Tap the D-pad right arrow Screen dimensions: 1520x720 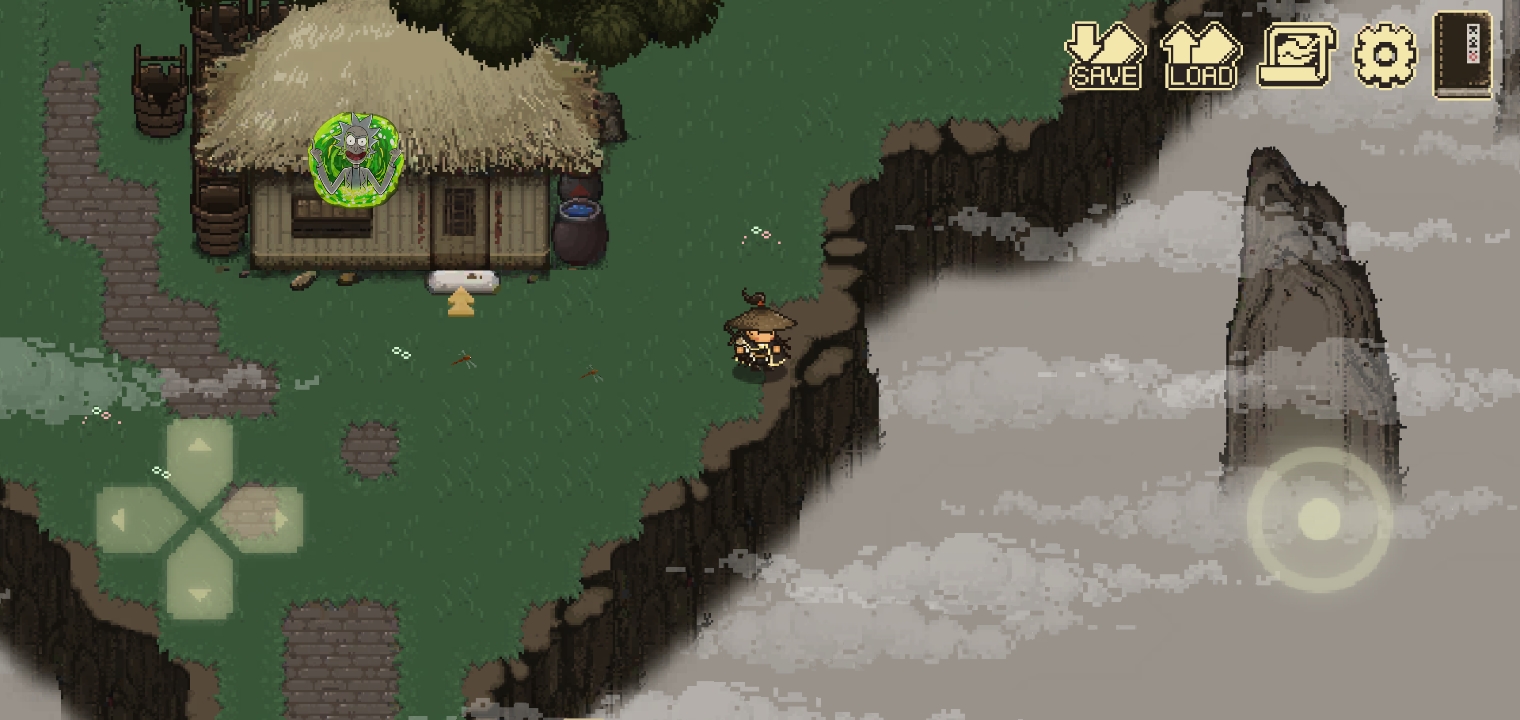click(x=268, y=520)
